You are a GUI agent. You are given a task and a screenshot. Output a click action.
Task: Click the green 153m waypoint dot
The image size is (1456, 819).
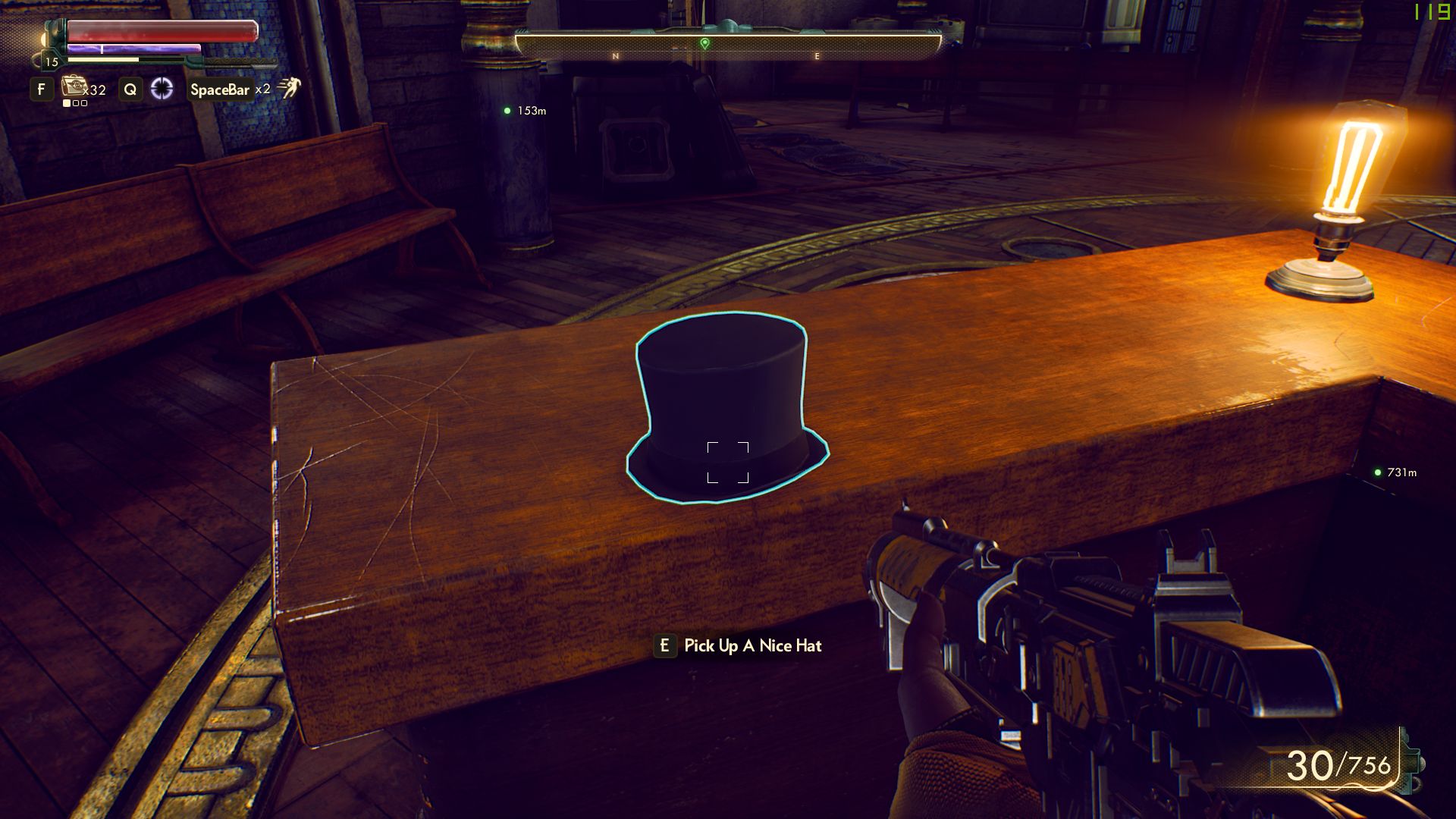pos(507,111)
